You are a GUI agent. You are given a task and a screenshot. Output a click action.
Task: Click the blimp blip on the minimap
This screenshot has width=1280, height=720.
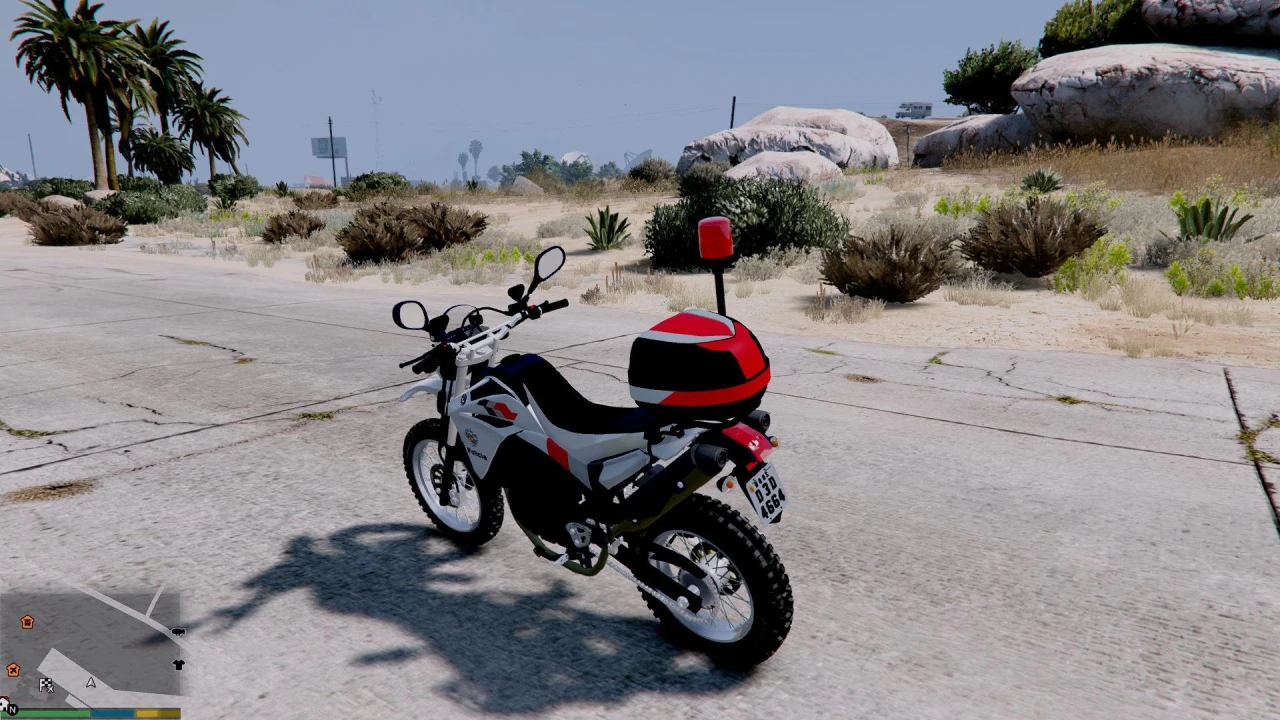pyautogui.click(x=179, y=631)
